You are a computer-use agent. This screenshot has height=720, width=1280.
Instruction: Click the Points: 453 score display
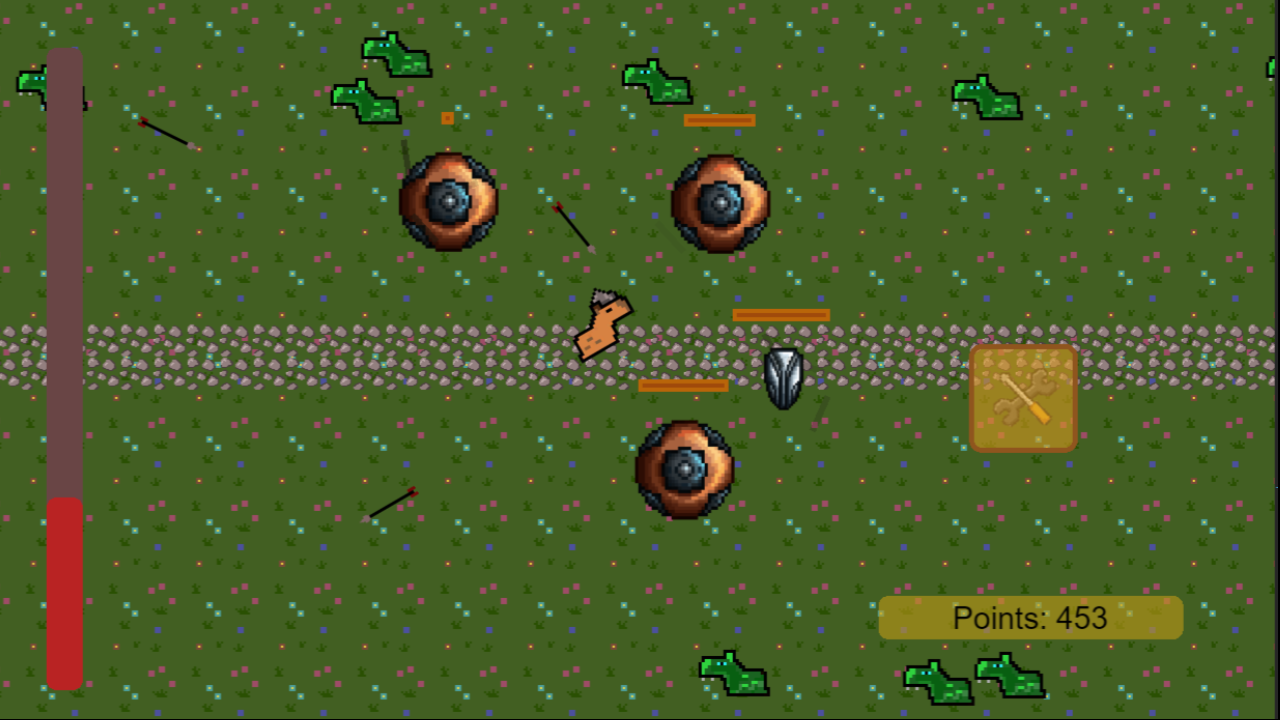1030,617
